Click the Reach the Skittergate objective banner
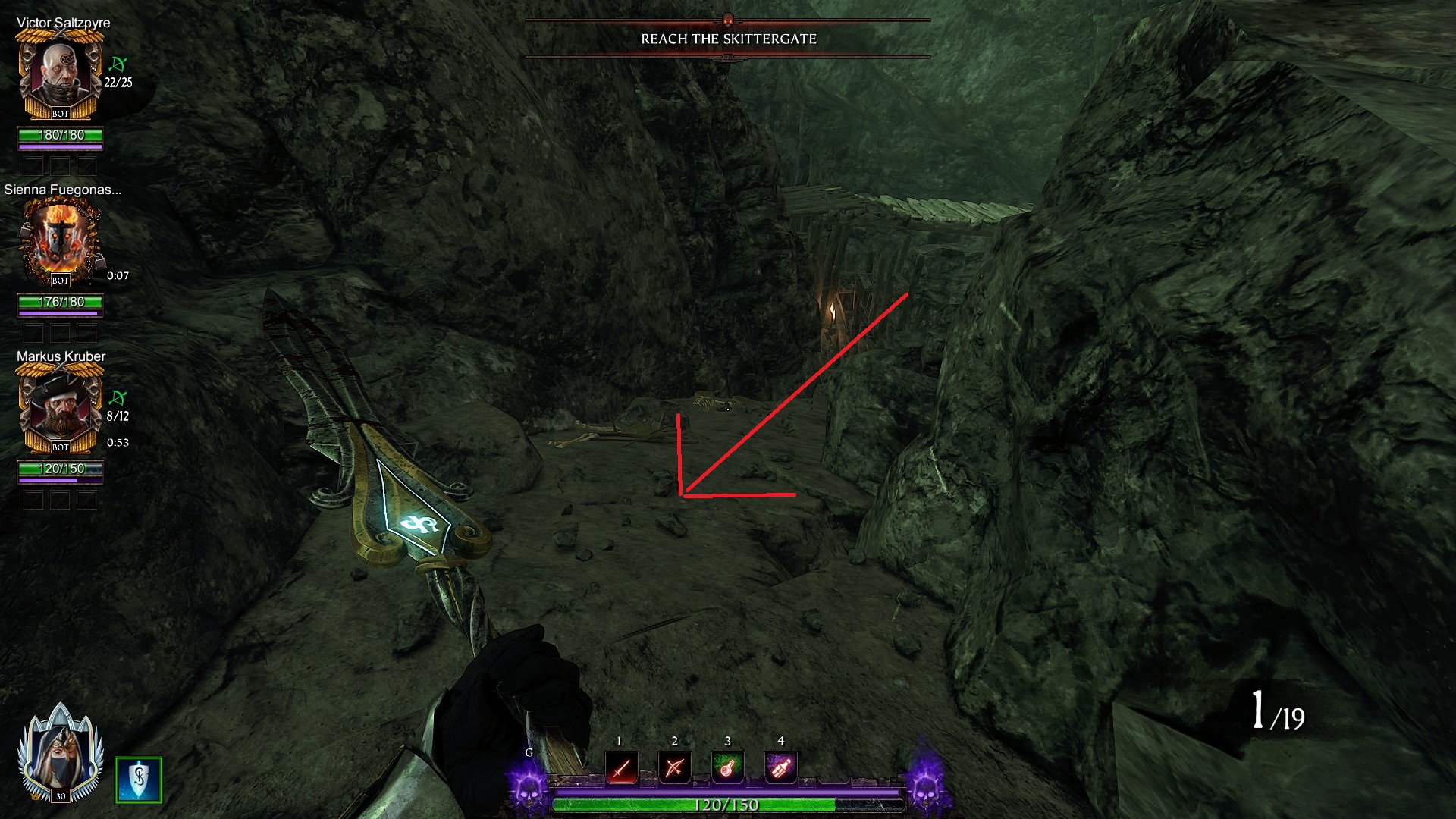The width and height of the screenshot is (1456, 819). [728, 39]
